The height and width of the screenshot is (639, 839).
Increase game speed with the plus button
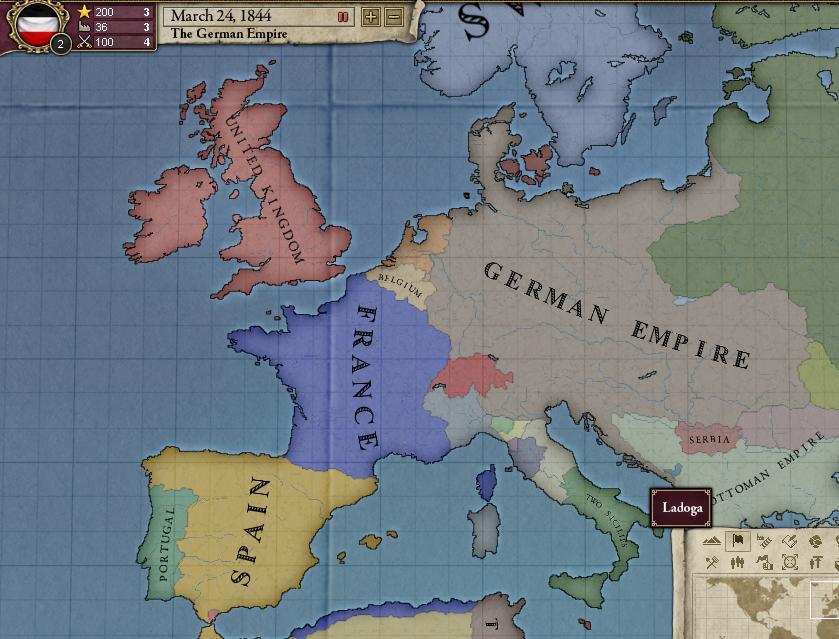click(371, 16)
